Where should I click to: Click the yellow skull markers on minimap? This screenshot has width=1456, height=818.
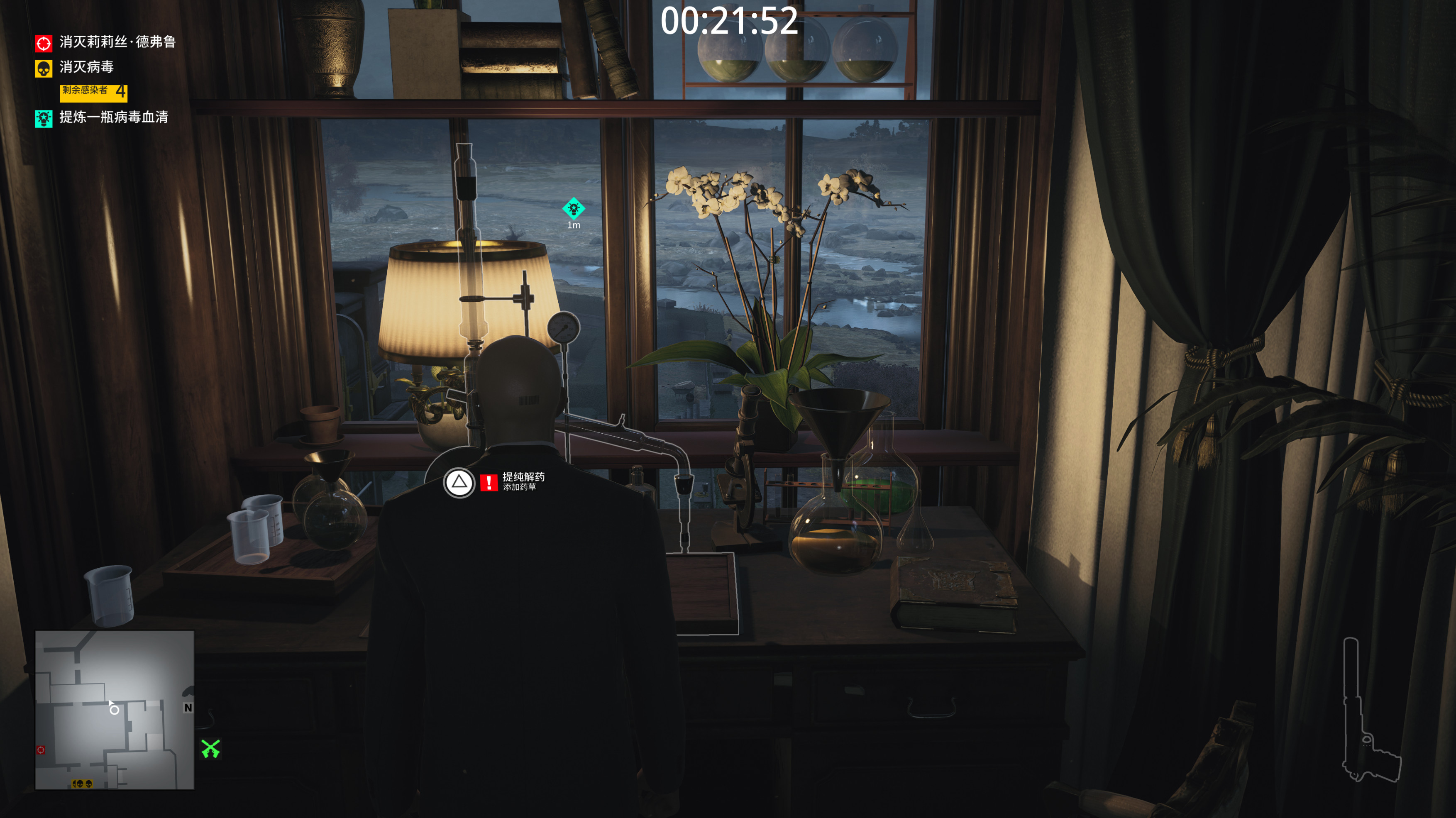(x=82, y=784)
